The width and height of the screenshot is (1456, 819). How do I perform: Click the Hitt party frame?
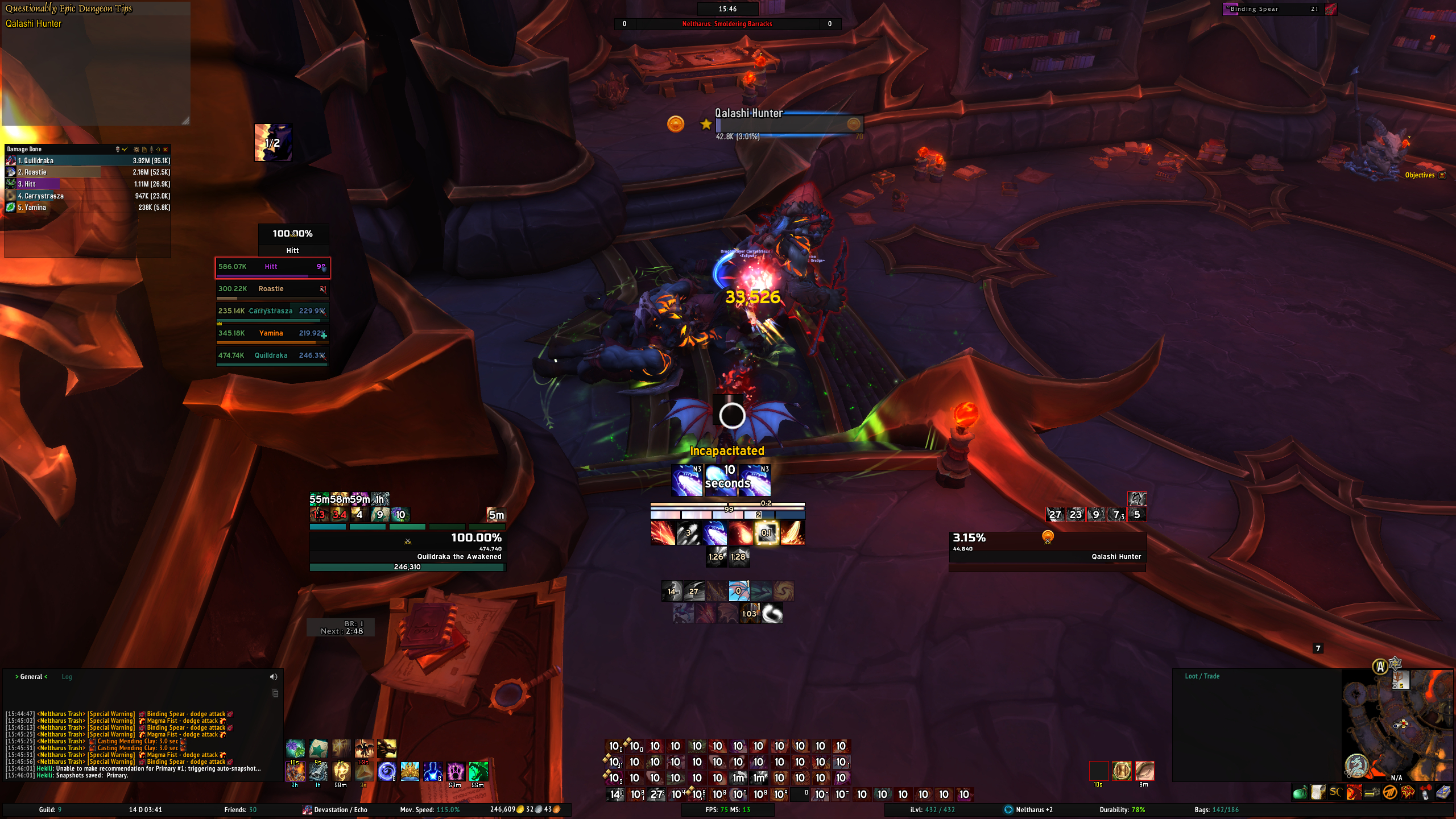click(x=272, y=267)
